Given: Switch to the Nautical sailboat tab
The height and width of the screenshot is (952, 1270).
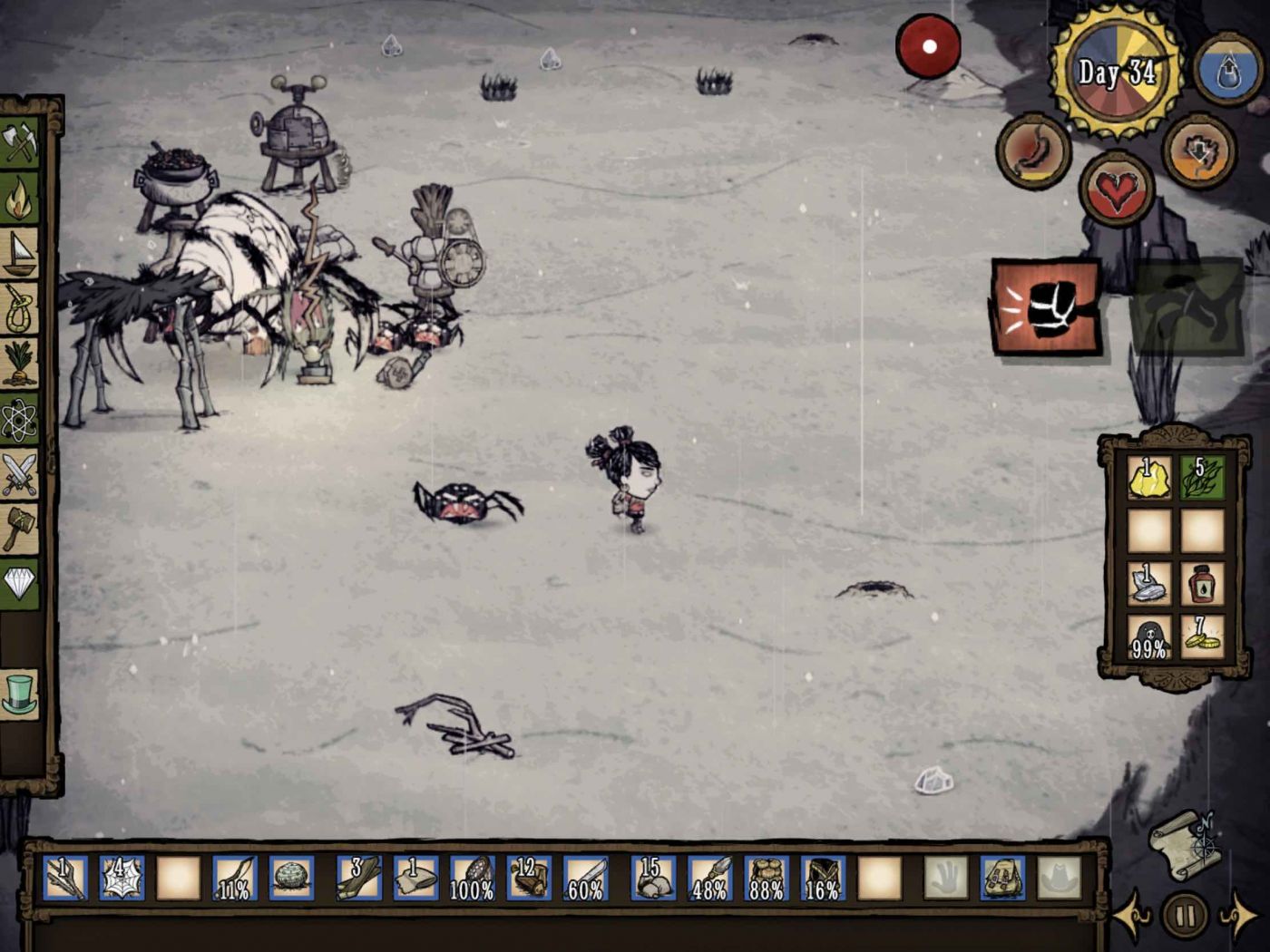Looking at the screenshot, I should (x=20, y=254).
